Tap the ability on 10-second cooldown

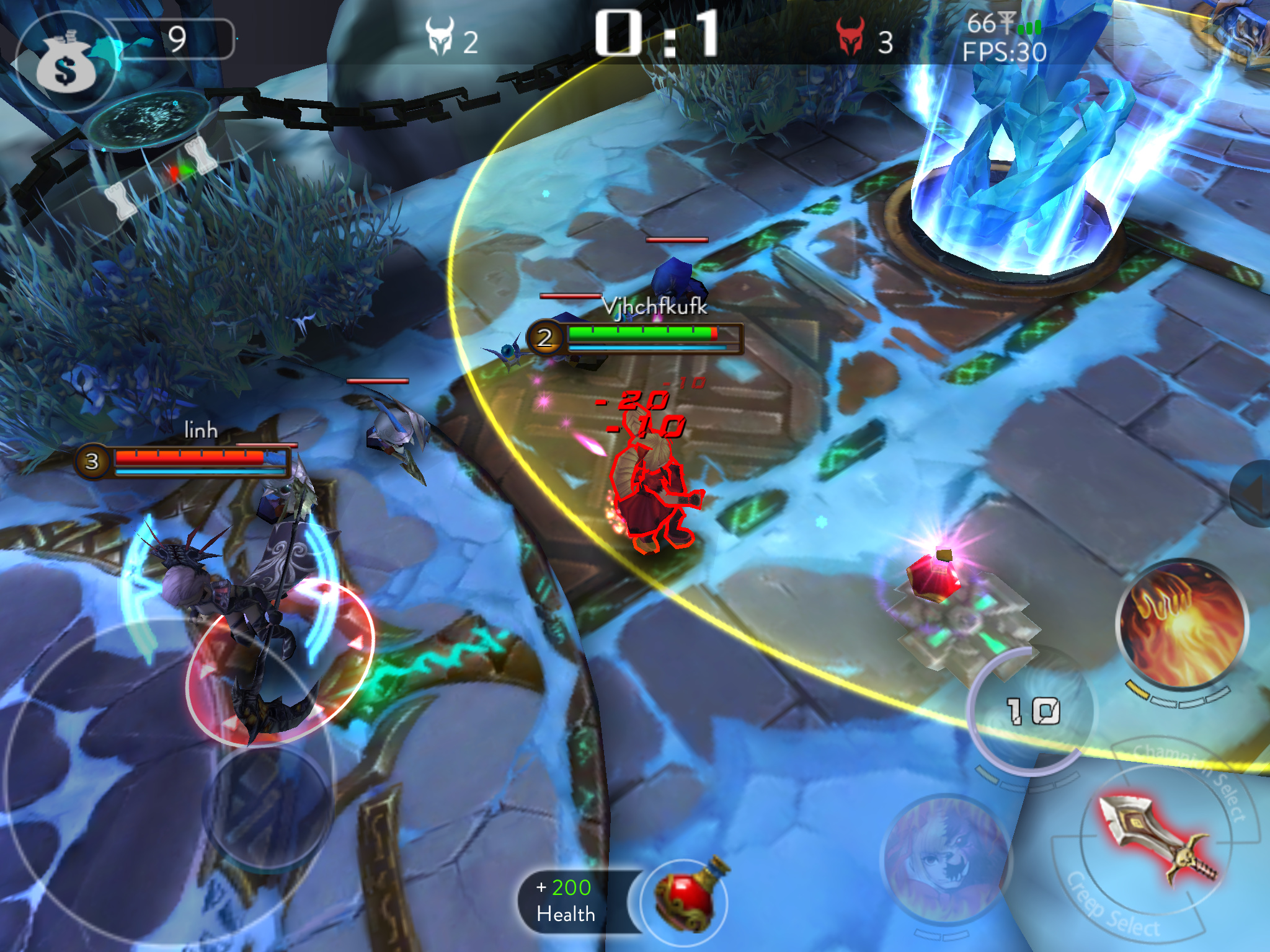coord(1032,710)
